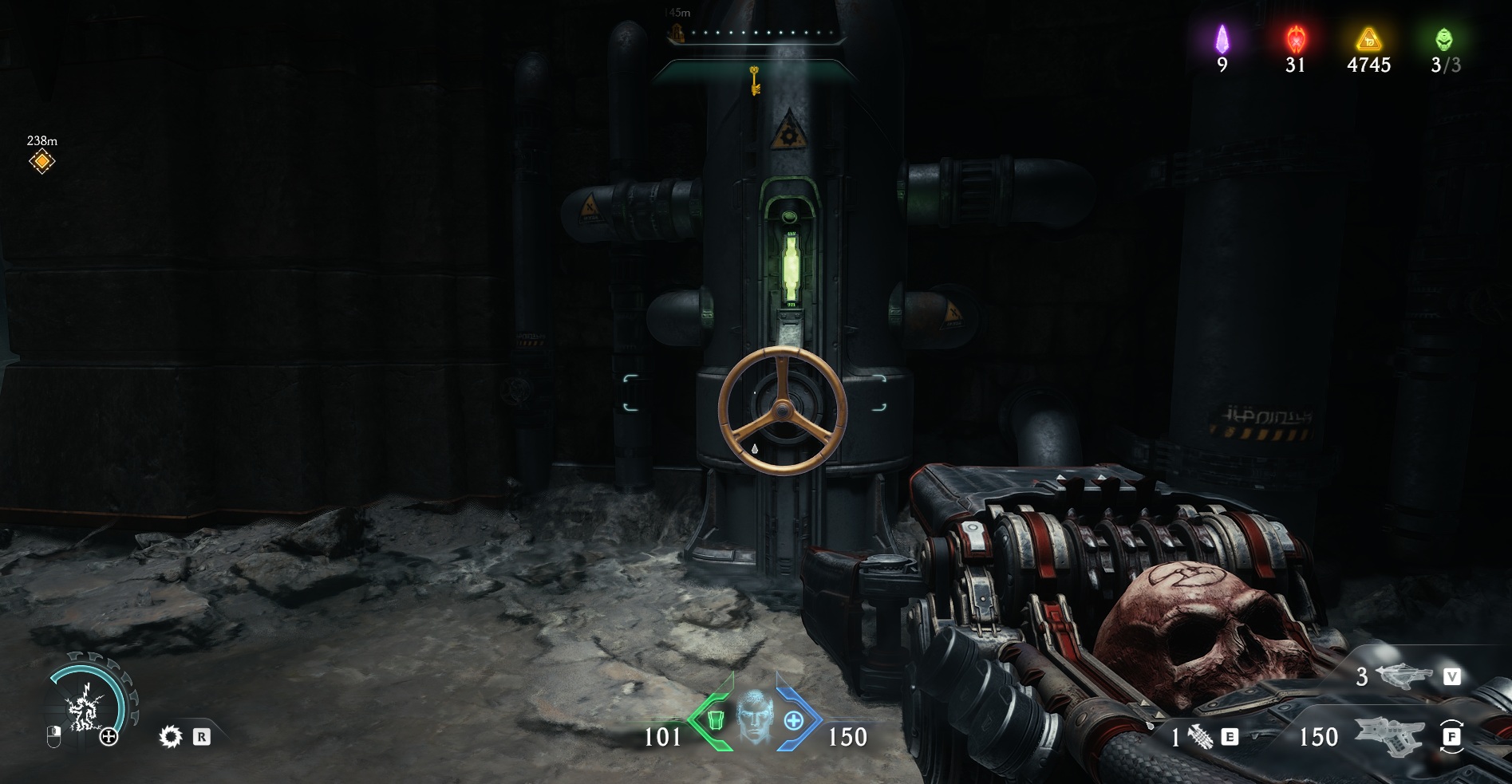Viewport: 1512px width, 784px height.
Task: Click the blue health cross icon
Action: point(793,720)
